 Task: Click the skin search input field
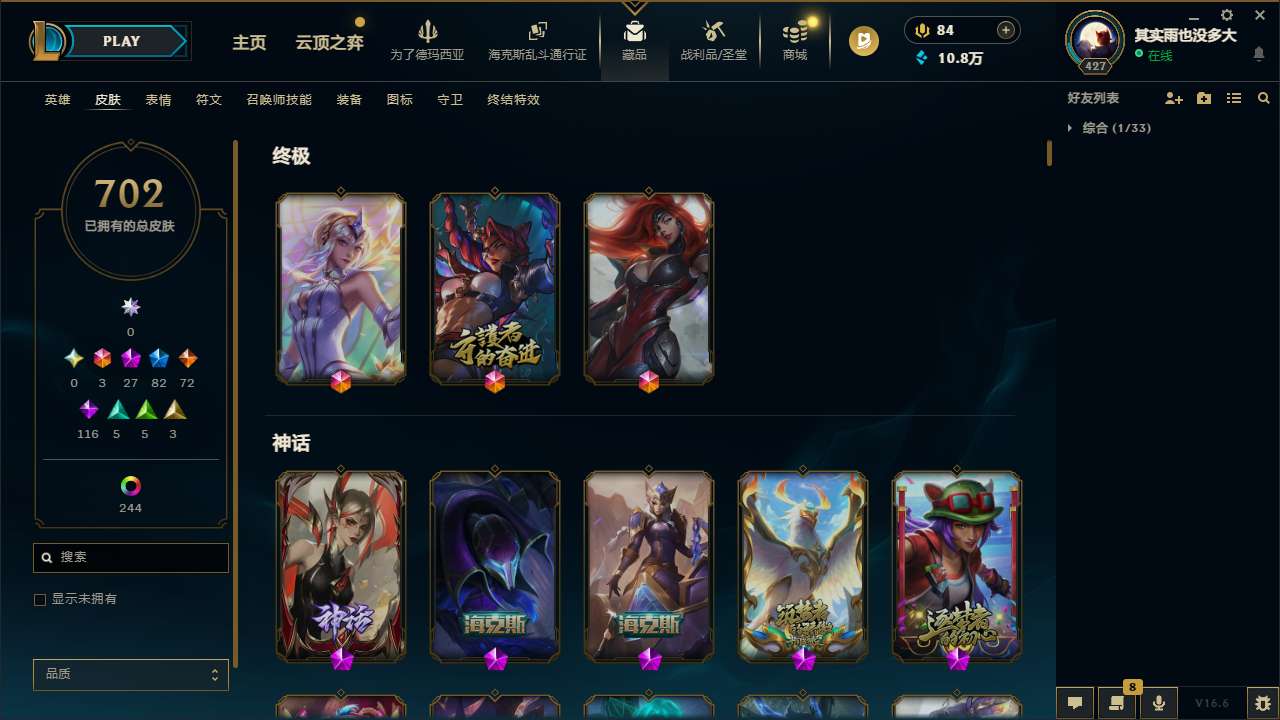pos(130,557)
